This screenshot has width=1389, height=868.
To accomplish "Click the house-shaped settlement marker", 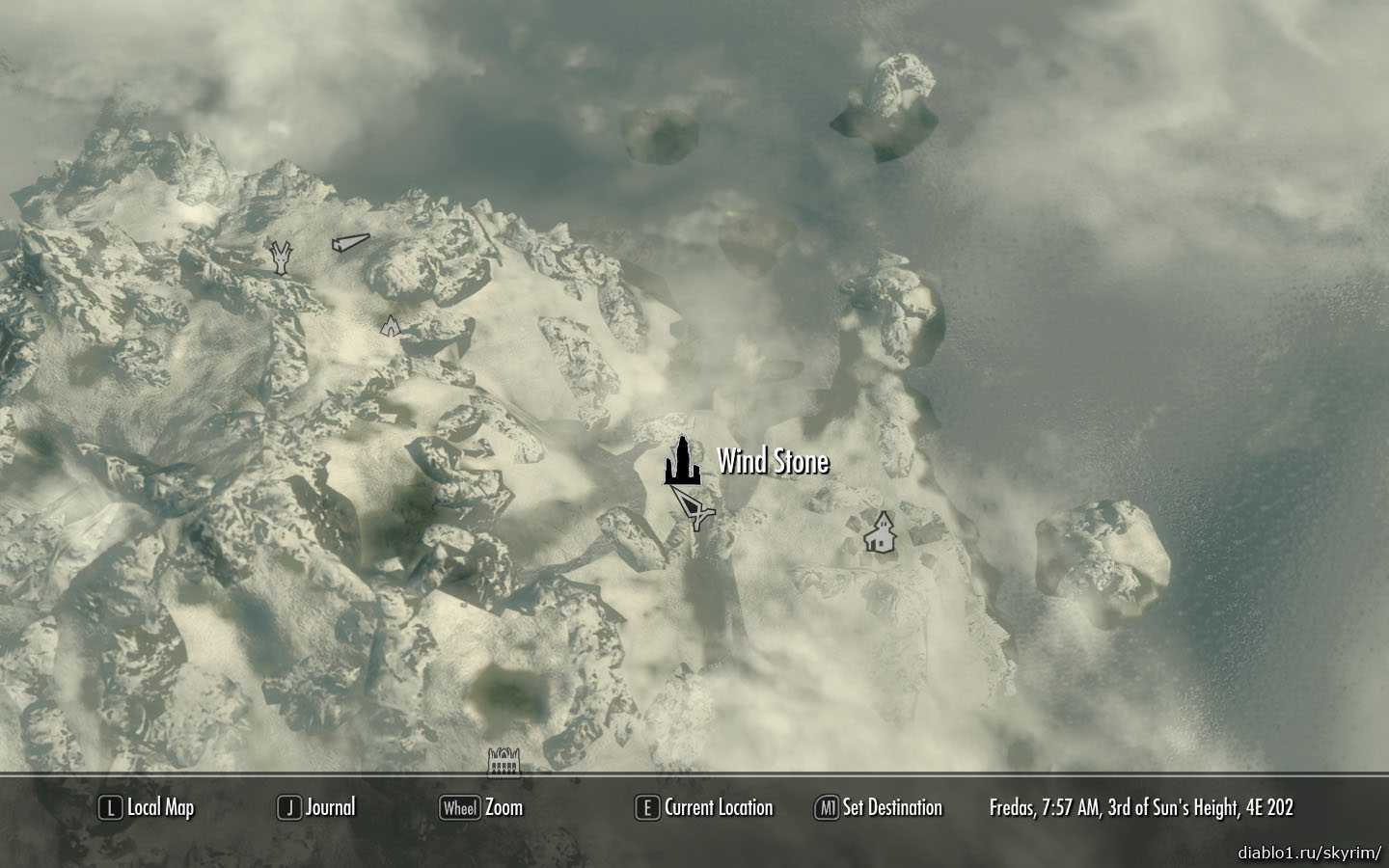I will point(880,532).
